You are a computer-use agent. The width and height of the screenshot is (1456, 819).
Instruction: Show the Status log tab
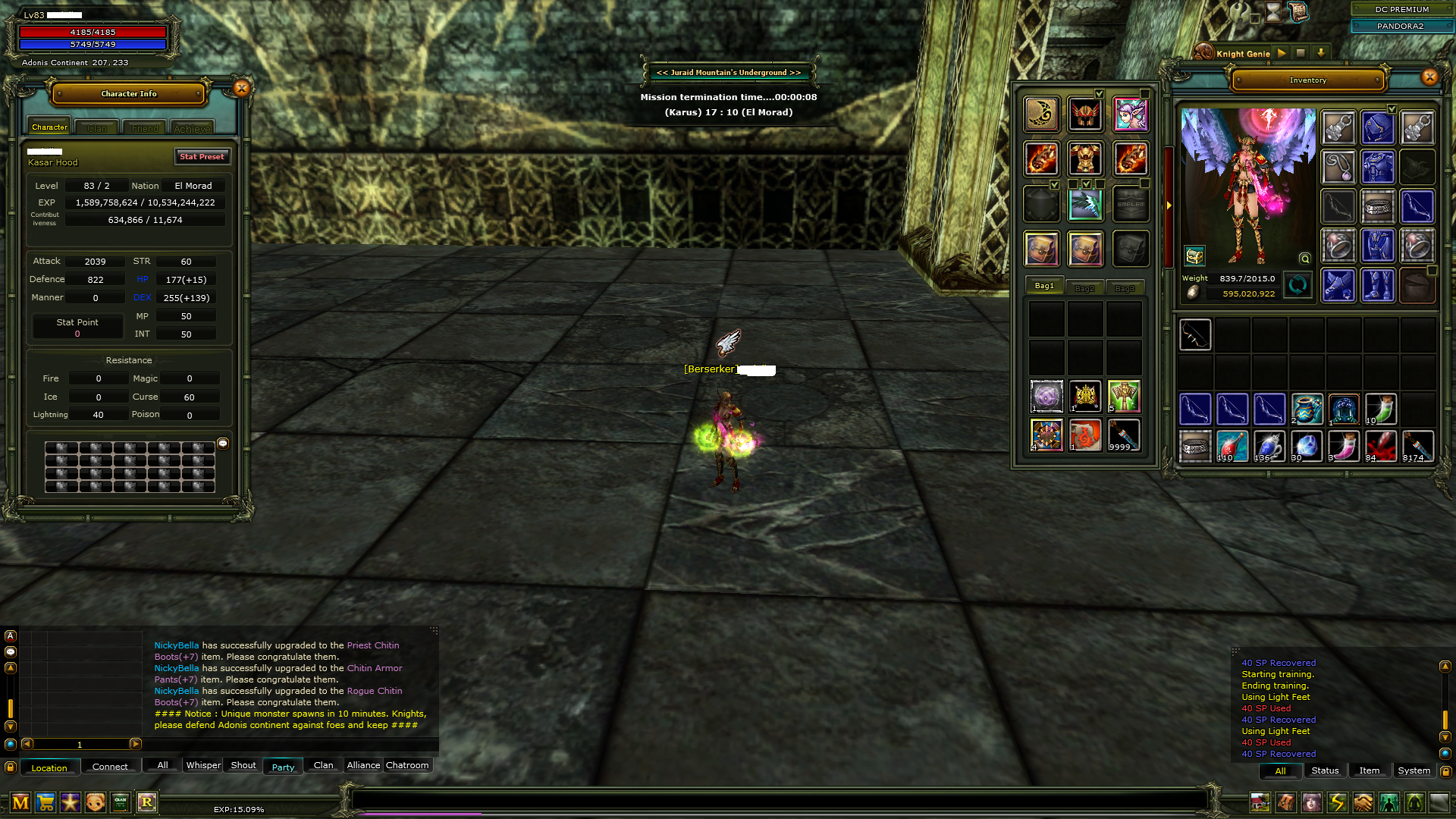pyautogui.click(x=1325, y=770)
